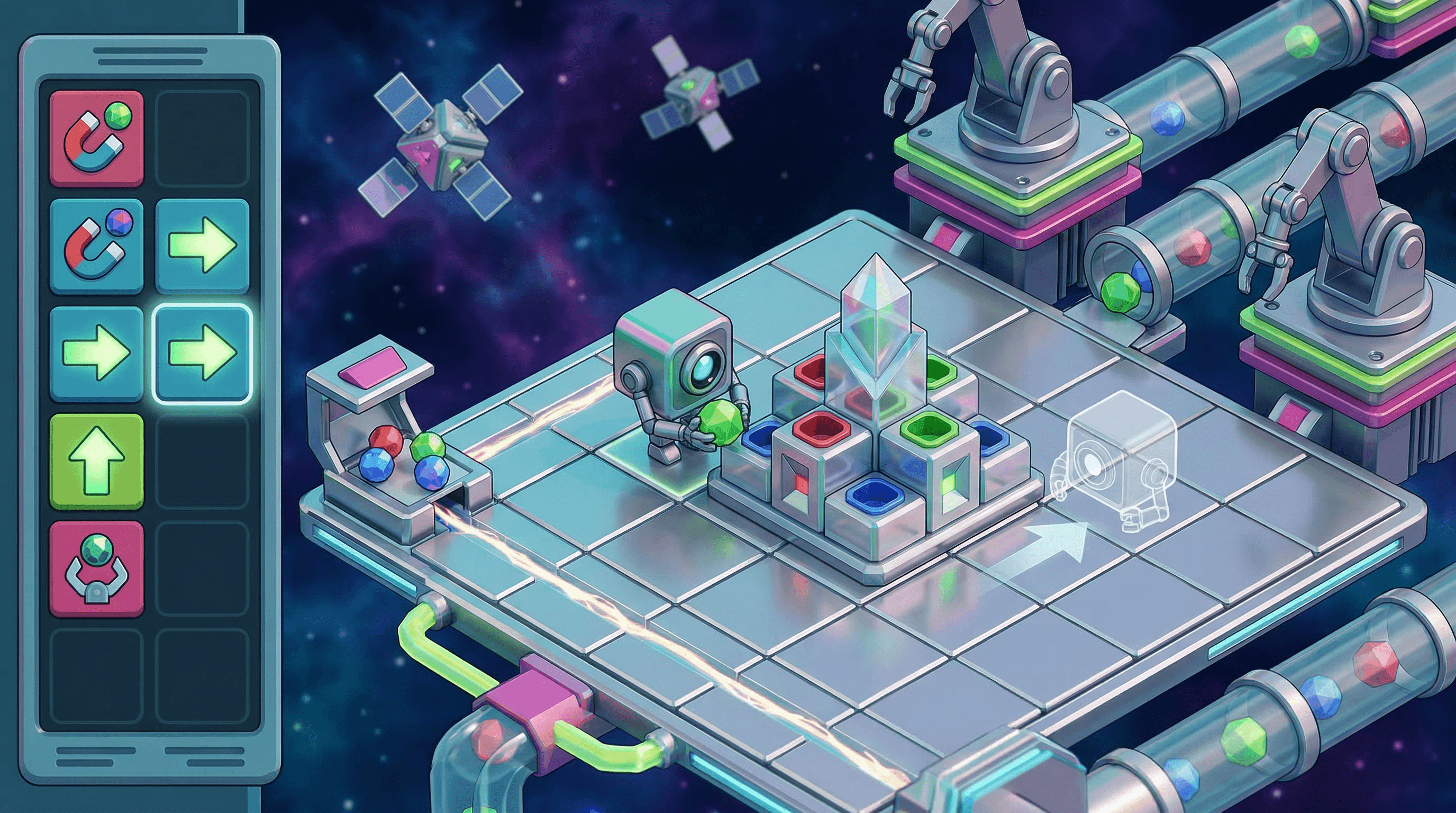The height and width of the screenshot is (813, 1456).
Task: Pick the right arrow above the up arrow
Action: pyautogui.click(x=96, y=353)
